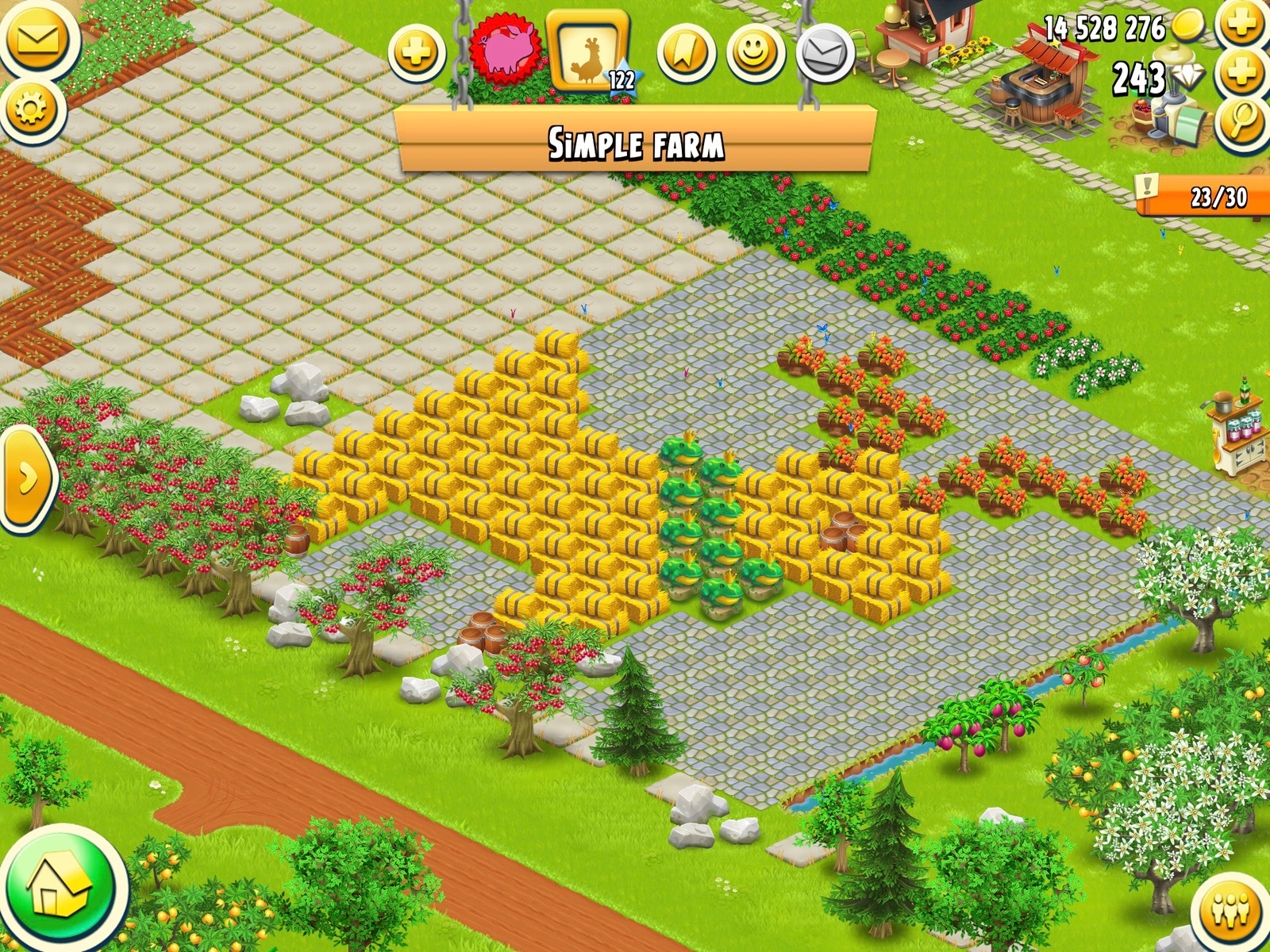Add more coins with plus button
The image size is (1270, 952).
(x=1242, y=25)
